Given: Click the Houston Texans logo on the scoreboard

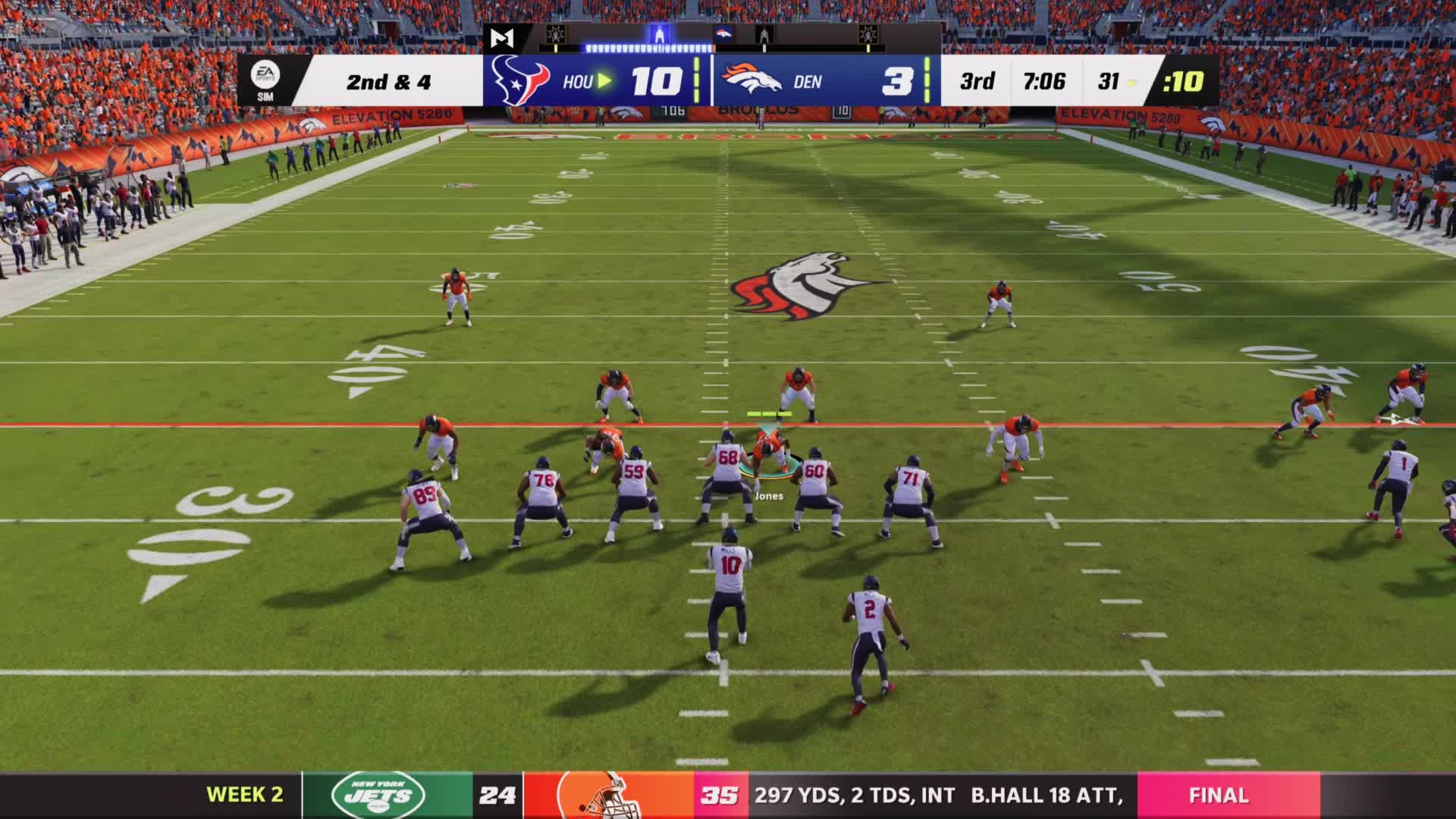Looking at the screenshot, I should (x=520, y=81).
